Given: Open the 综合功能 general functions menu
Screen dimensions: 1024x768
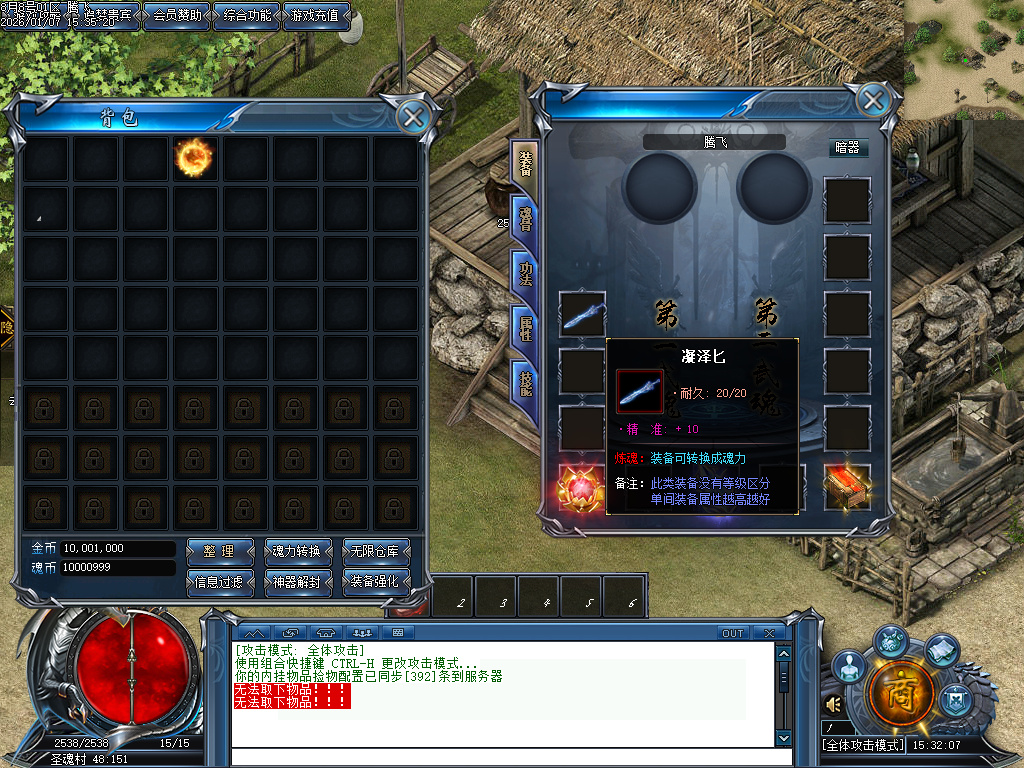Looking at the screenshot, I should point(247,16).
